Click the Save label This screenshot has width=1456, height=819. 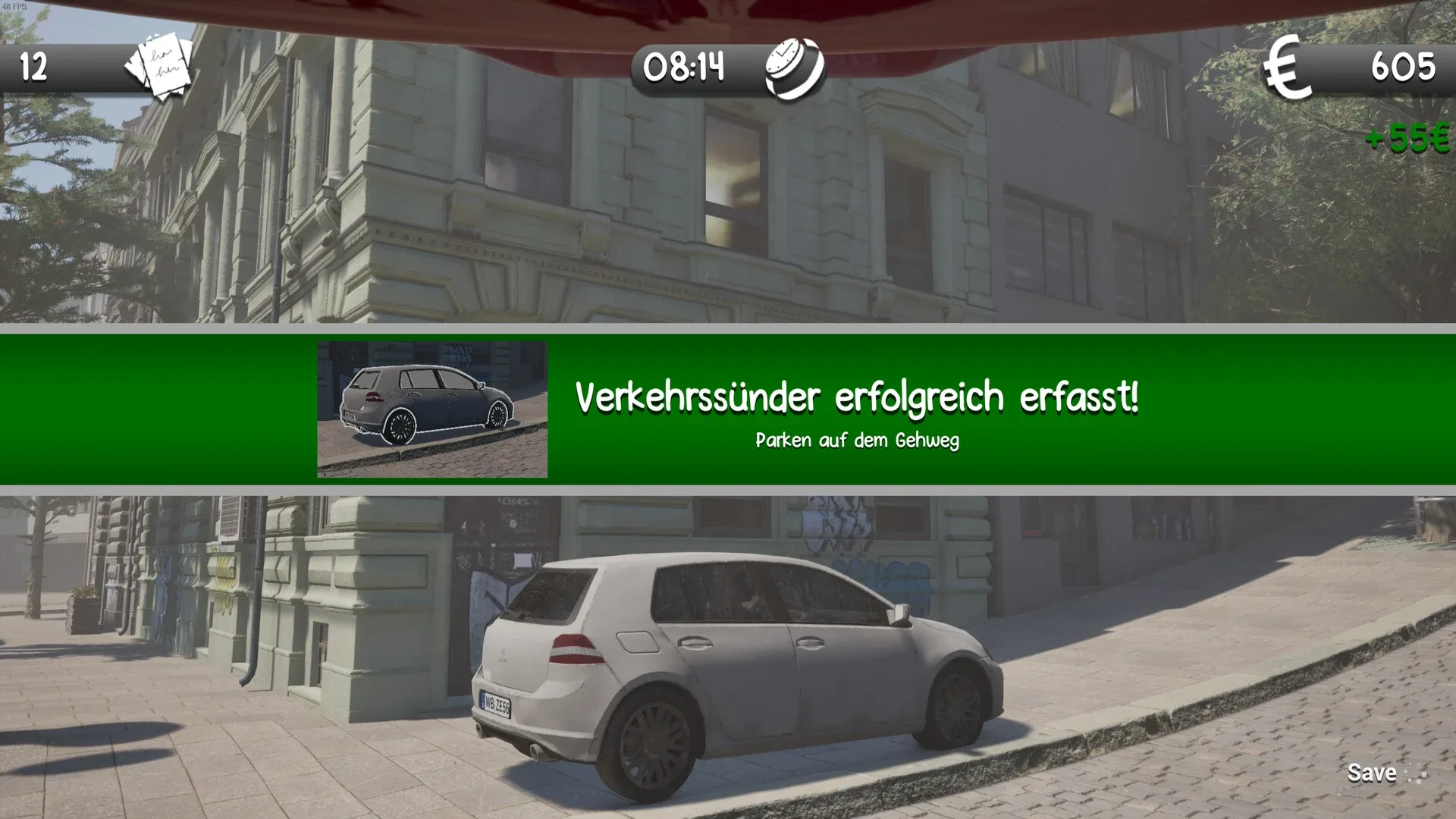pos(1371,773)
